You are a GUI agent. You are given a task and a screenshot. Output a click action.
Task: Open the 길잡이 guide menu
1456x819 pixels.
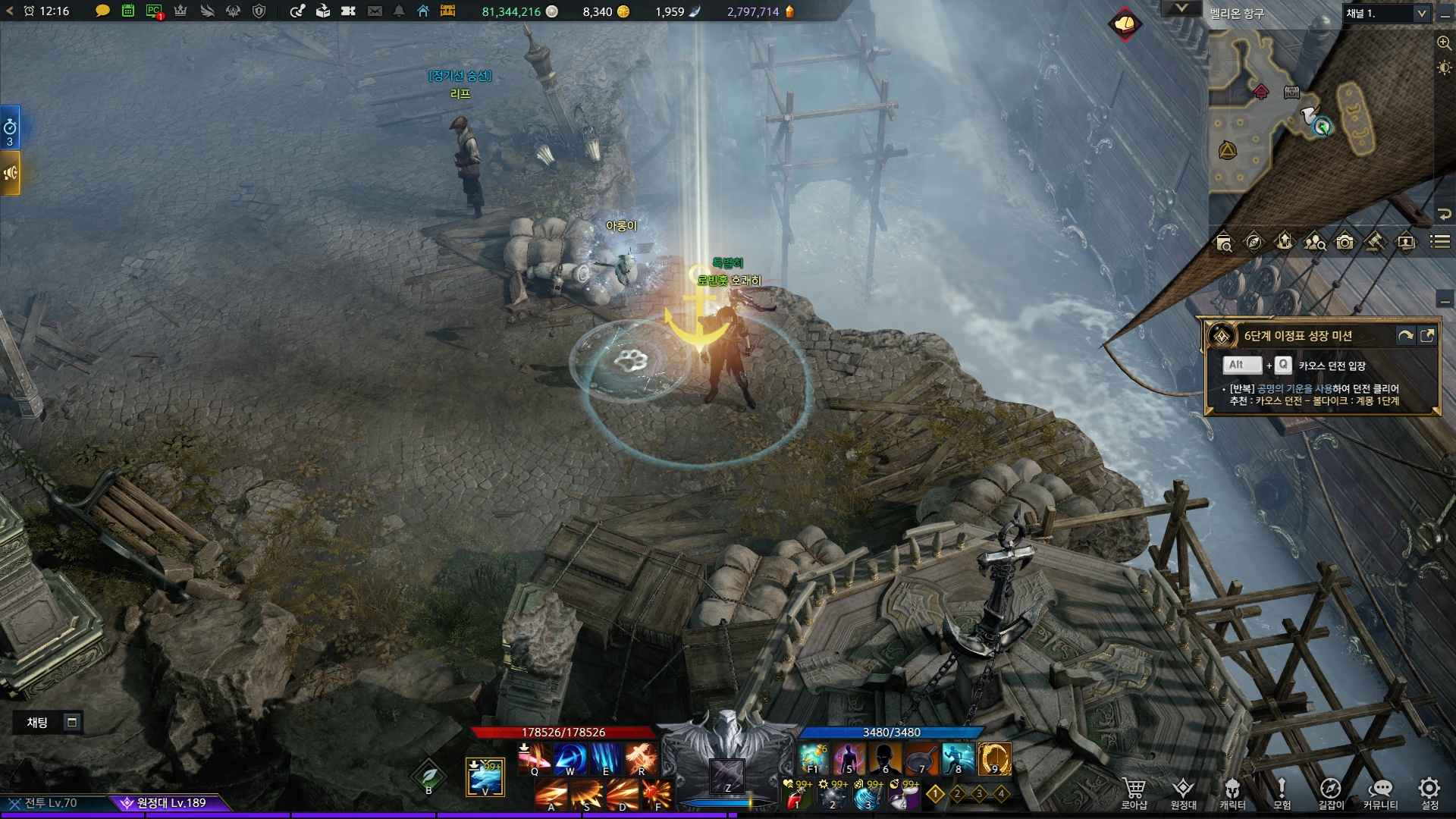point(1331,794)
